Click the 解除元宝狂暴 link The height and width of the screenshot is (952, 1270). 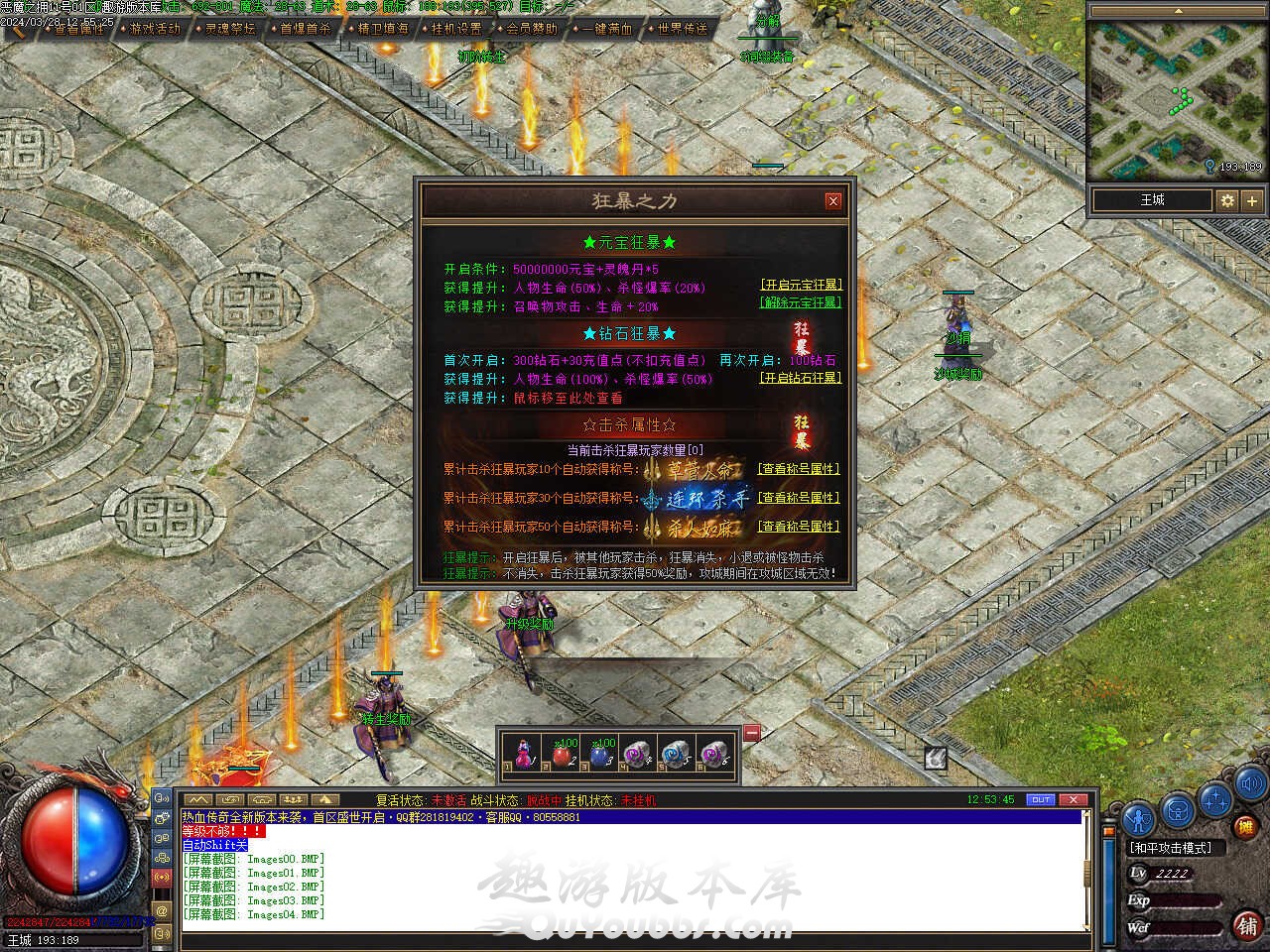[x=801, y=302]
